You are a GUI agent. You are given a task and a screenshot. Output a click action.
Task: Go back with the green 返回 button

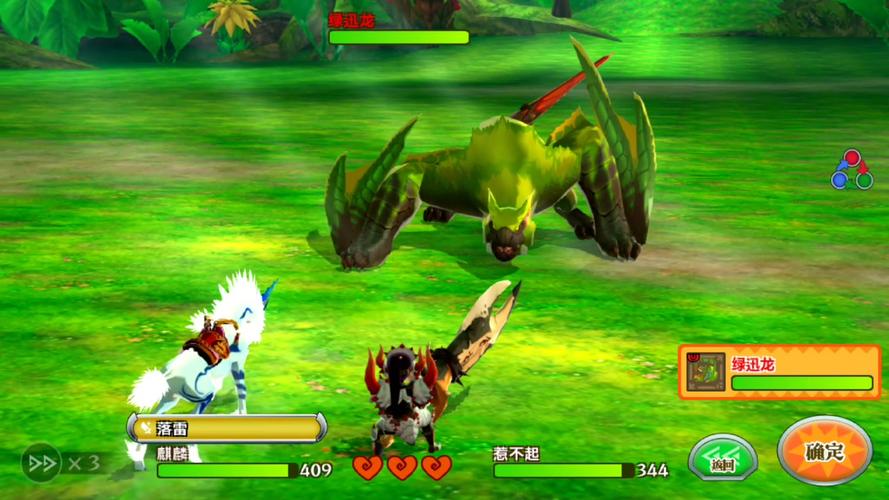click(722, 457)
